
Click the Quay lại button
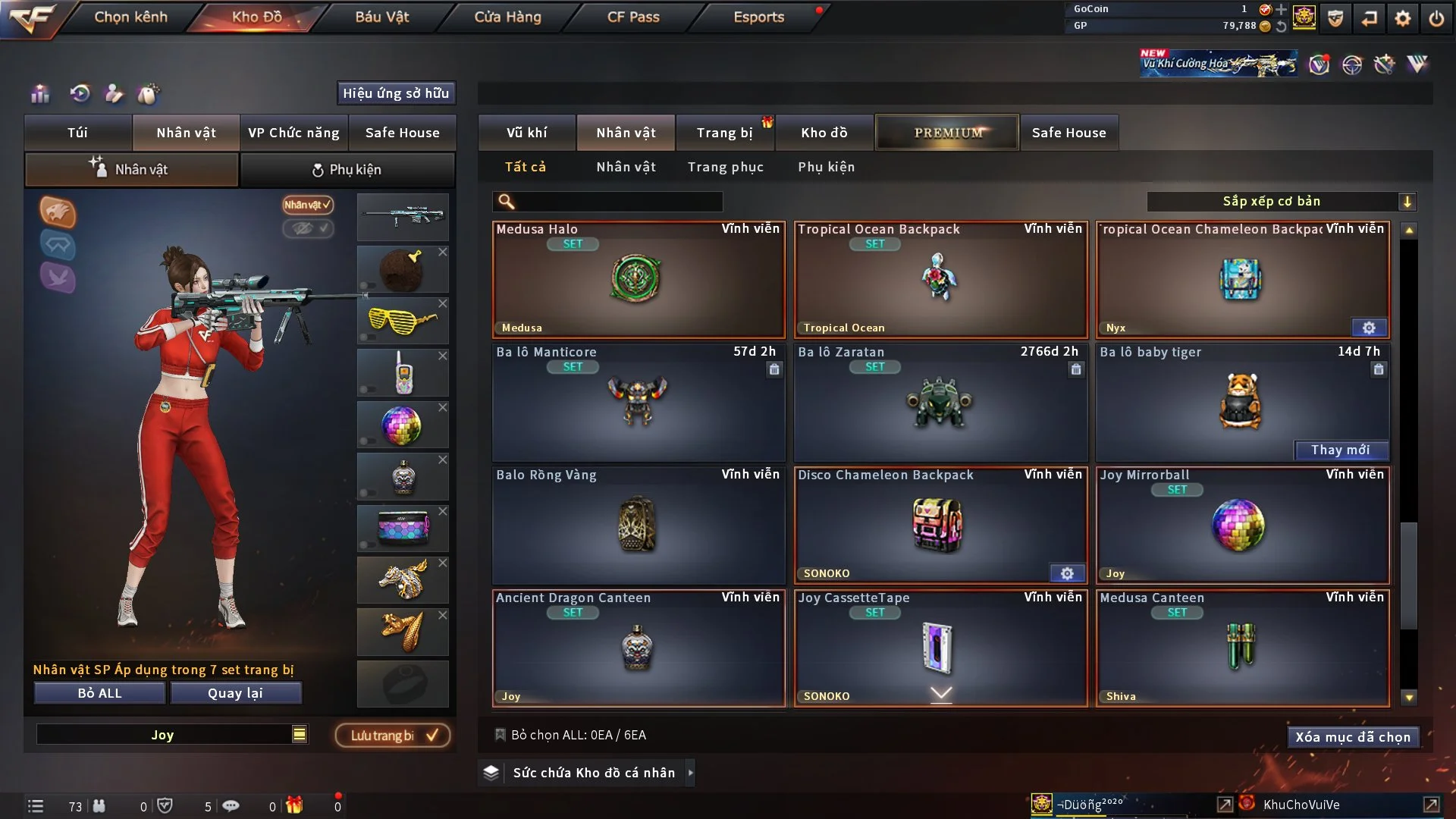(235, 693)
